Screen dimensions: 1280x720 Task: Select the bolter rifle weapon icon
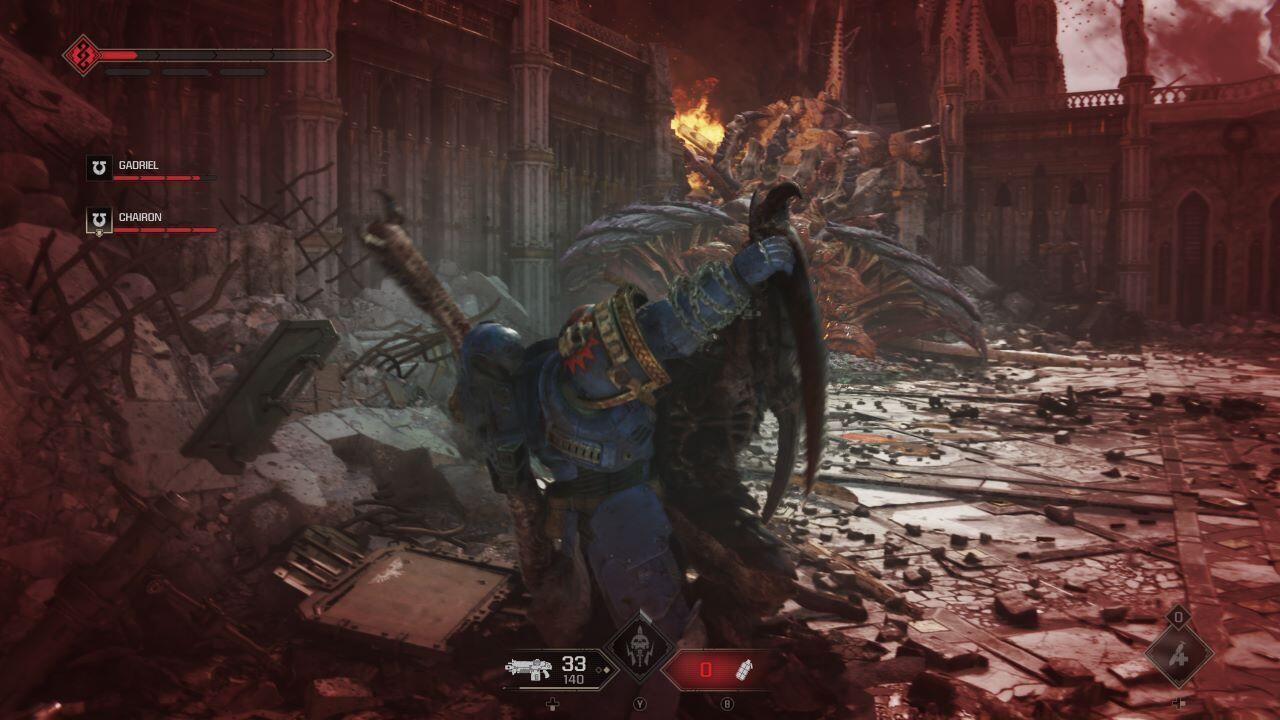[530, 670]
